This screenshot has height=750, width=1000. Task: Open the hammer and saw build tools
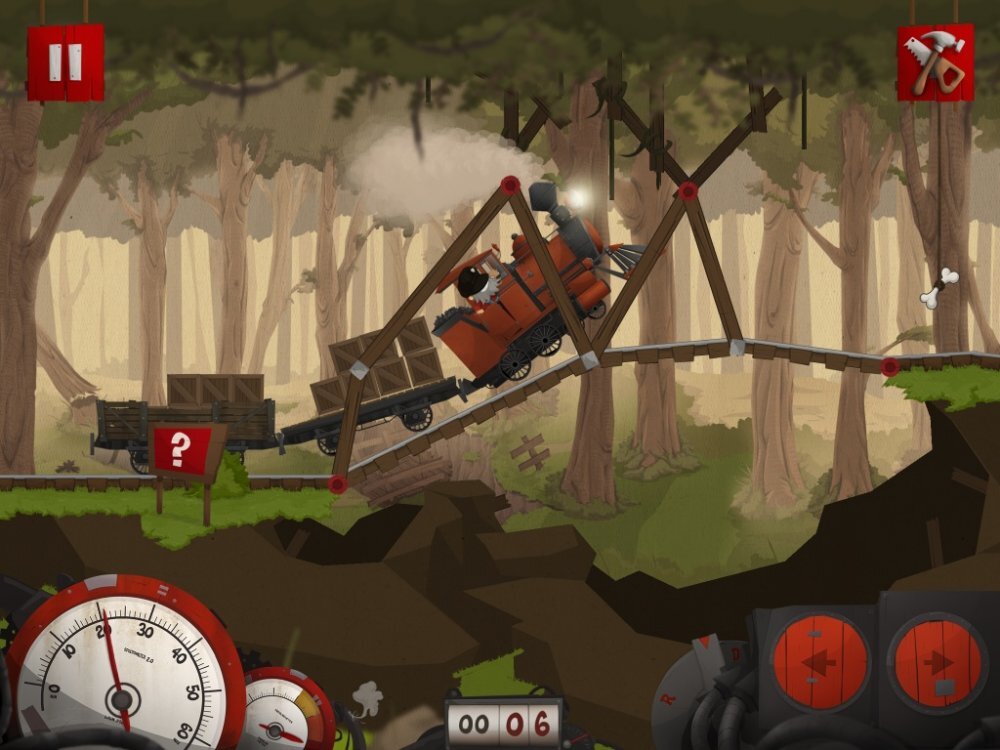pos(935,62)
